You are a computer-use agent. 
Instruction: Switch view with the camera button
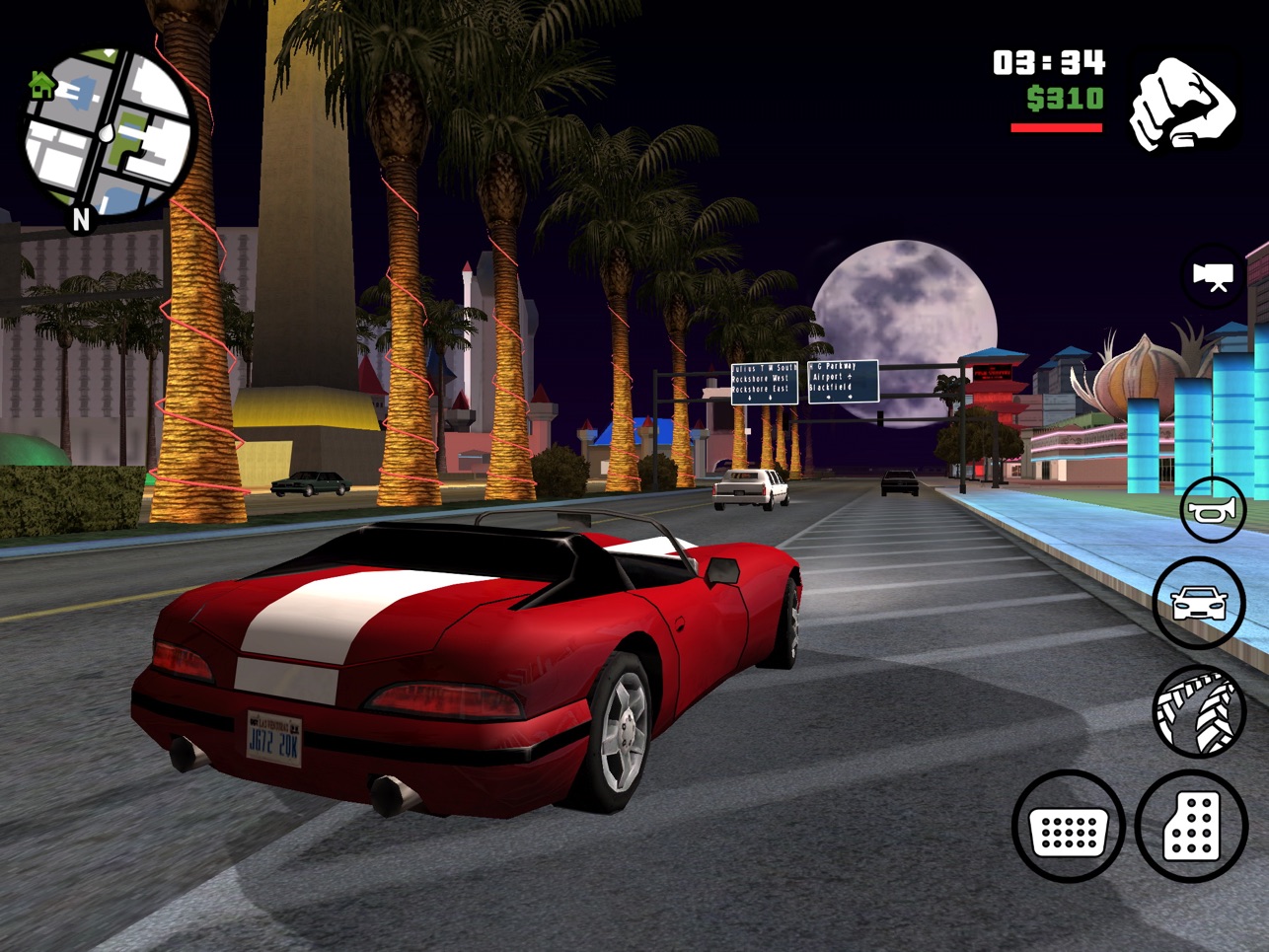click(x=1213, y=275)
